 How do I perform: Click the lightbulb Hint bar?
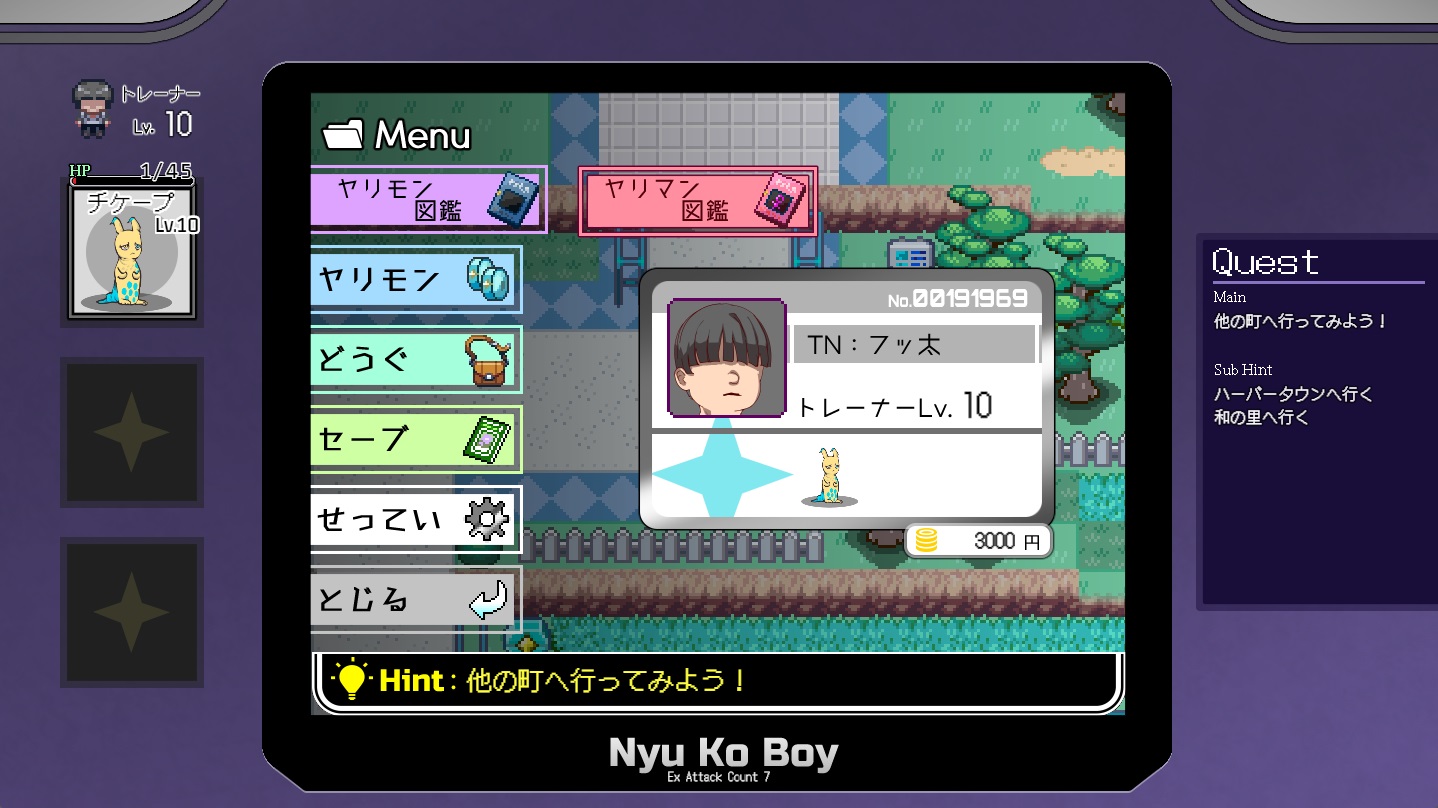[x=716, y=682]
